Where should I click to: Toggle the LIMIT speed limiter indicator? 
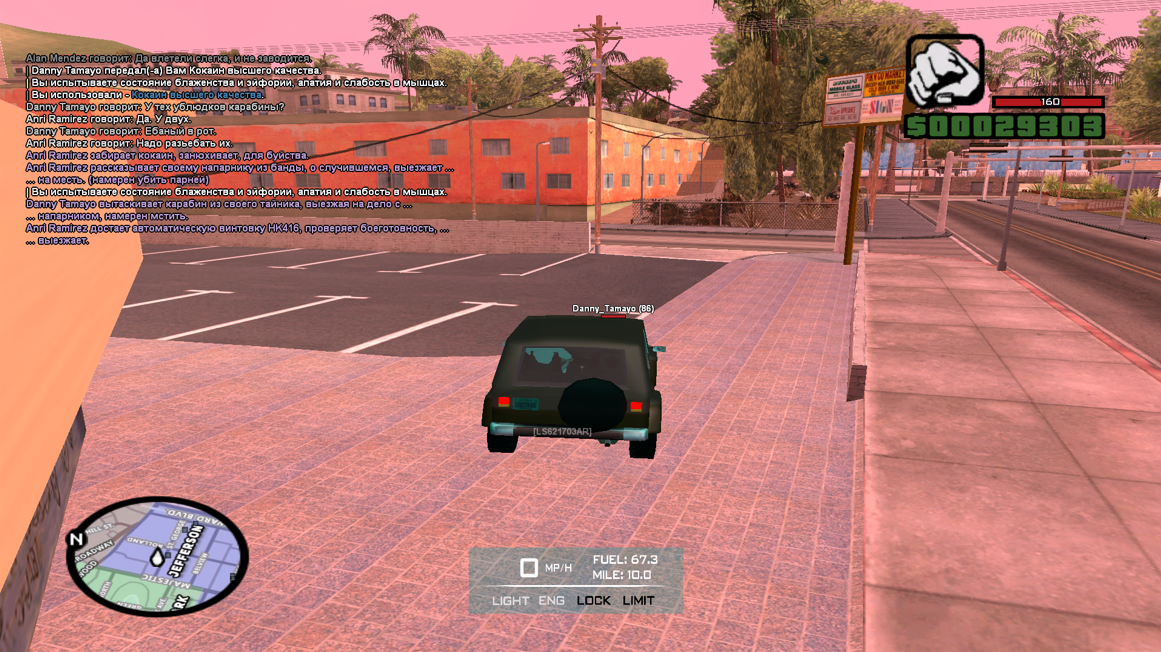point(638,601)
